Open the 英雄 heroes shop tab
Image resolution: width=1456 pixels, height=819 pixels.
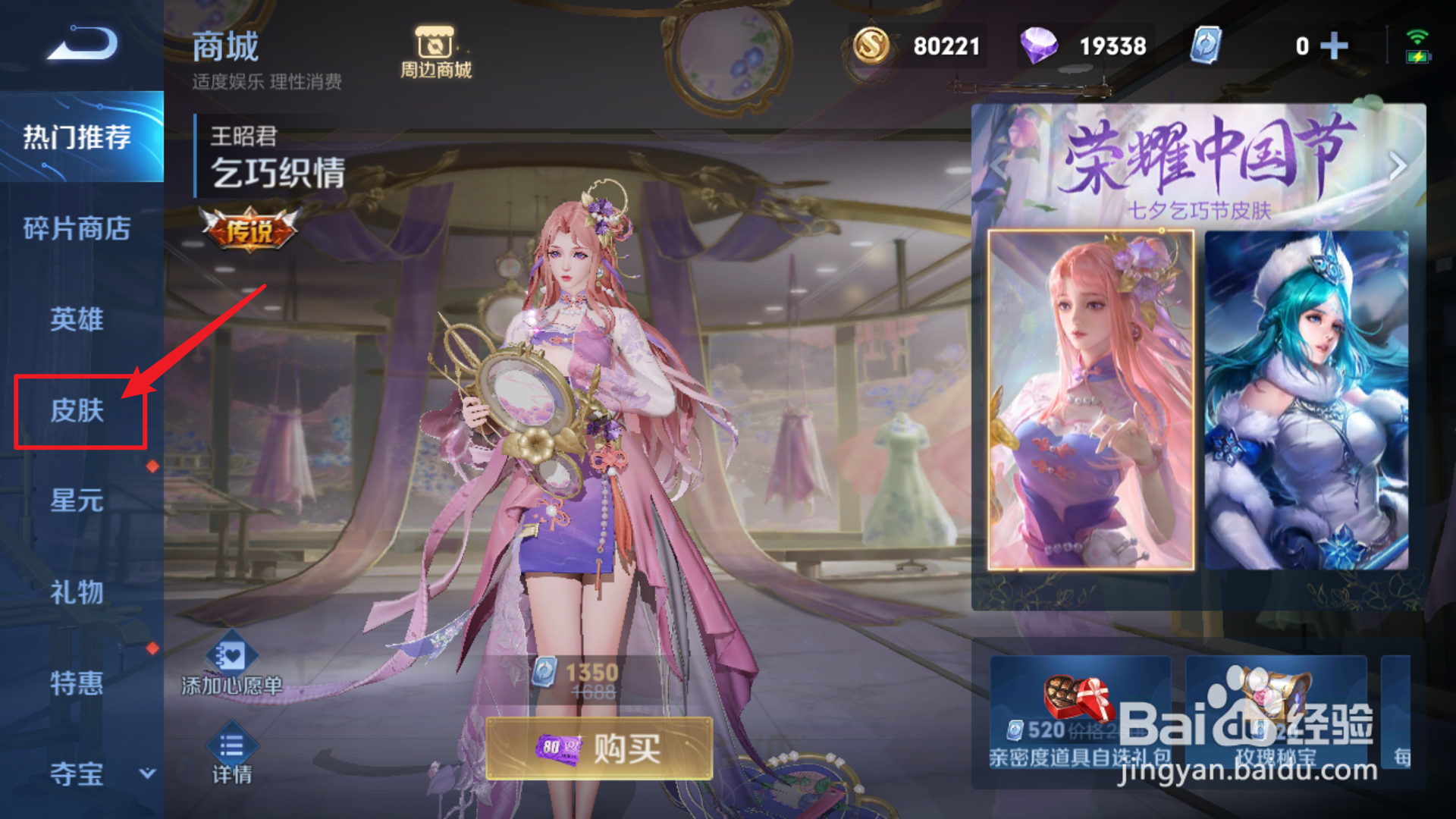(78, 320)
